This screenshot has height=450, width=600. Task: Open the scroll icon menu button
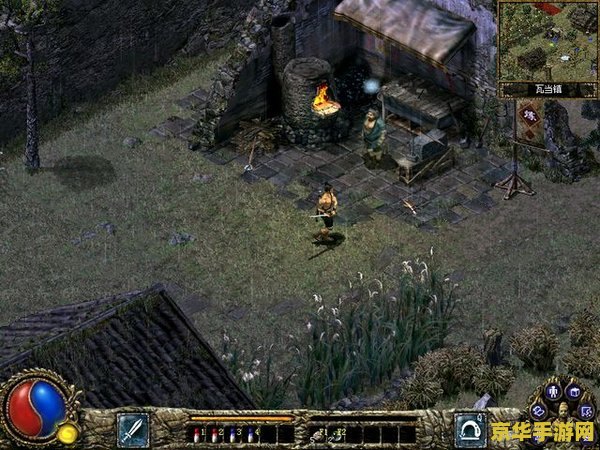tap(539, 411)
